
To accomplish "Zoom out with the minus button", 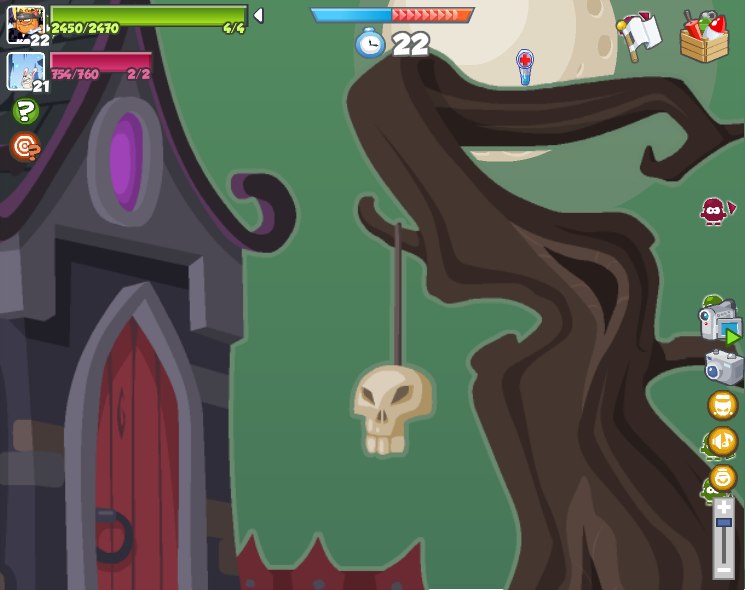I will 723,569.
